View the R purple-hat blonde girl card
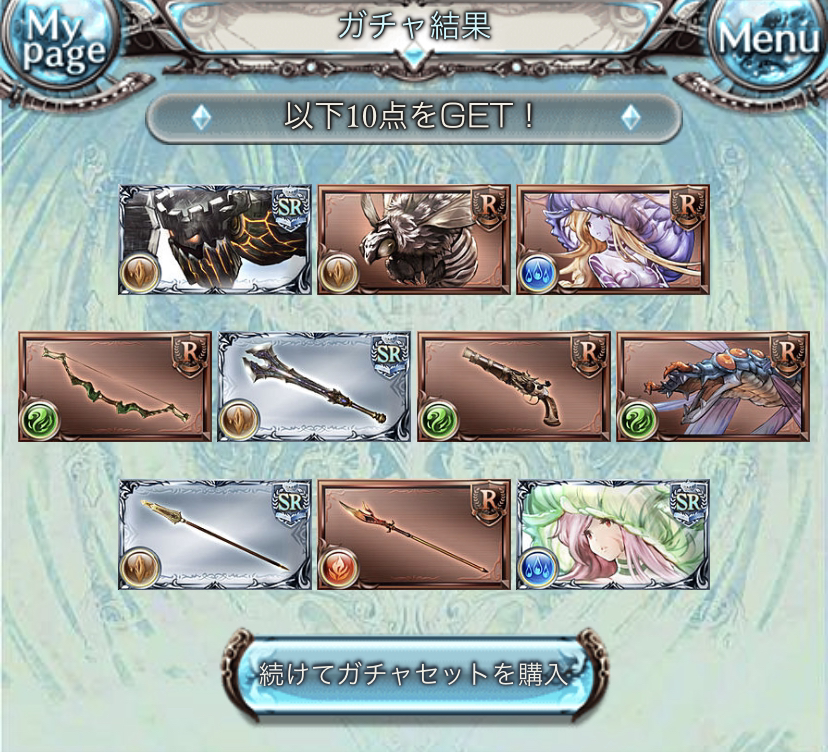828x752 pixels. (612, 240)
